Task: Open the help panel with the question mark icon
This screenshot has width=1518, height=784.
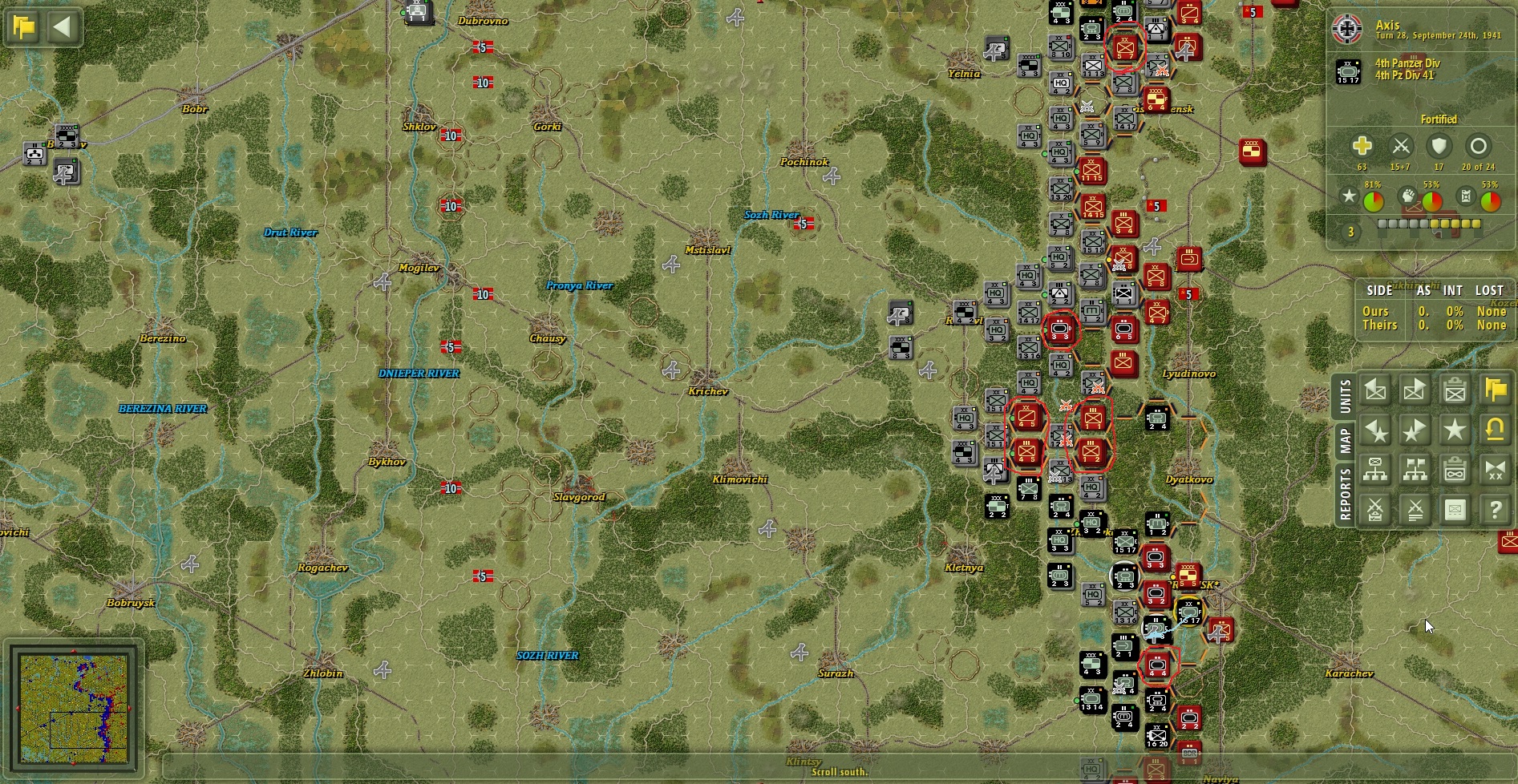Action: coord(1495,511)
